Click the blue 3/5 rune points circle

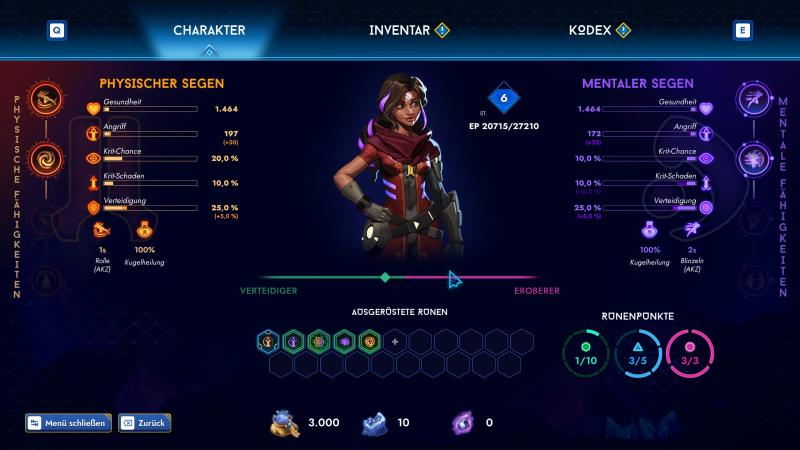(x=637, y=359)
